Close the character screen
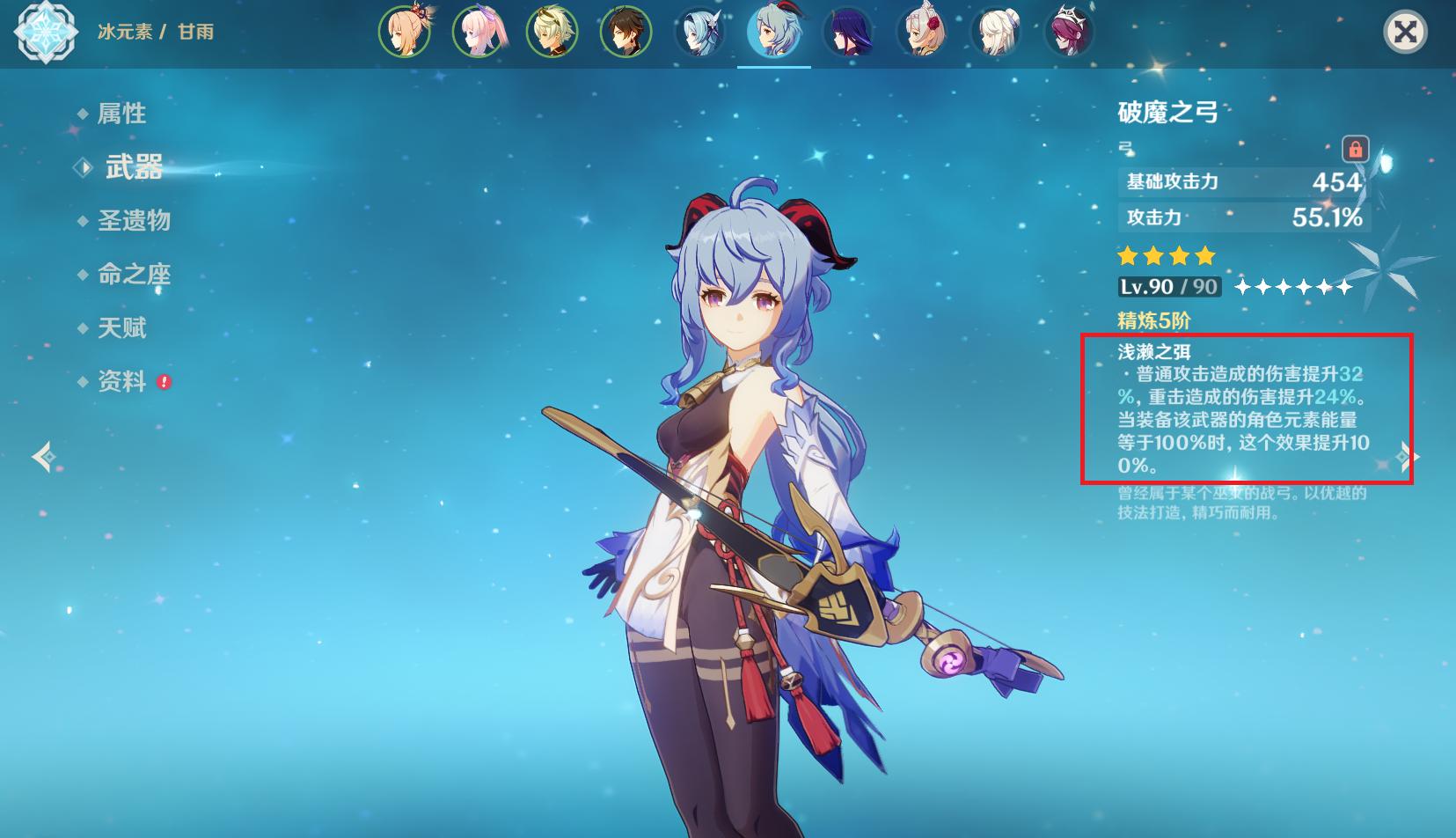1456x838 pixels. click(1405, 33)
